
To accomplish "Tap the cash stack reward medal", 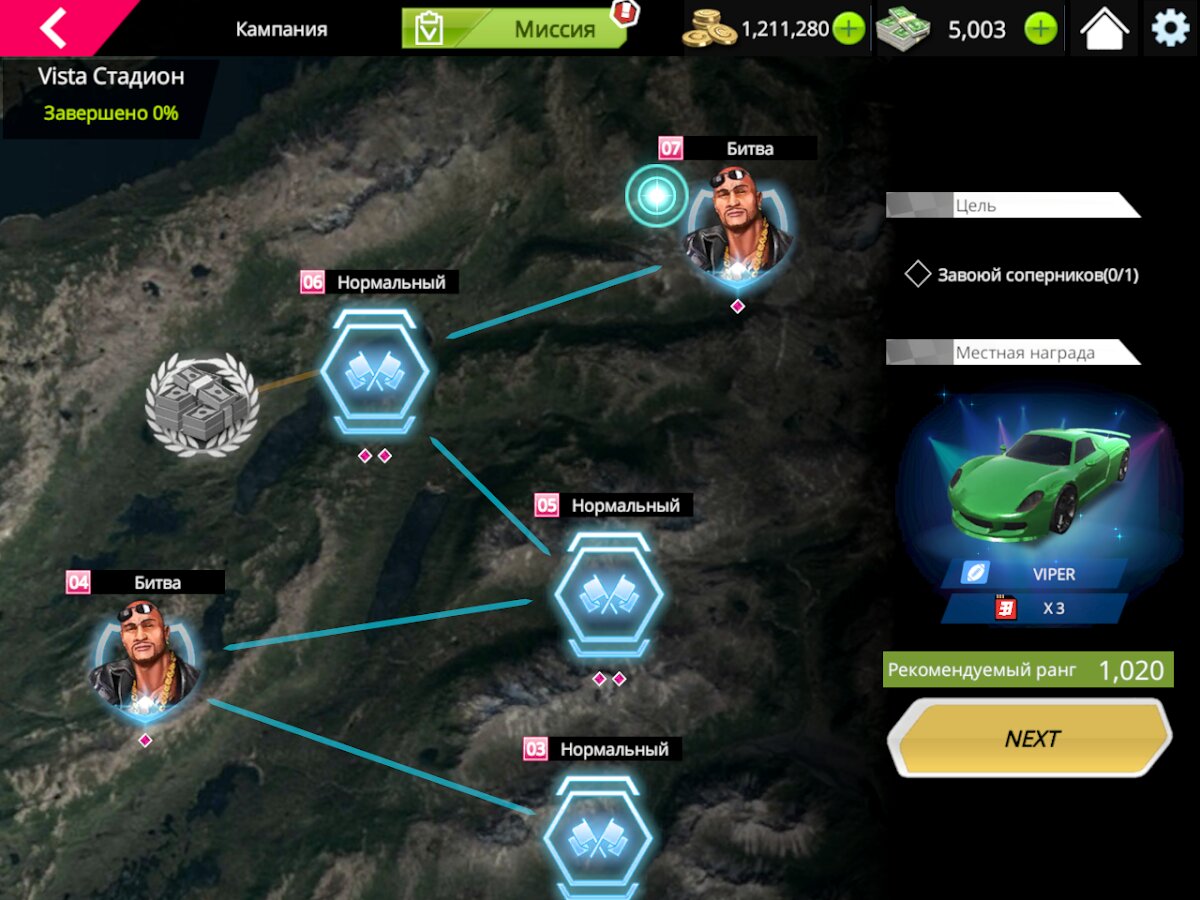I will pyautogui.click(x=202, y=404).
